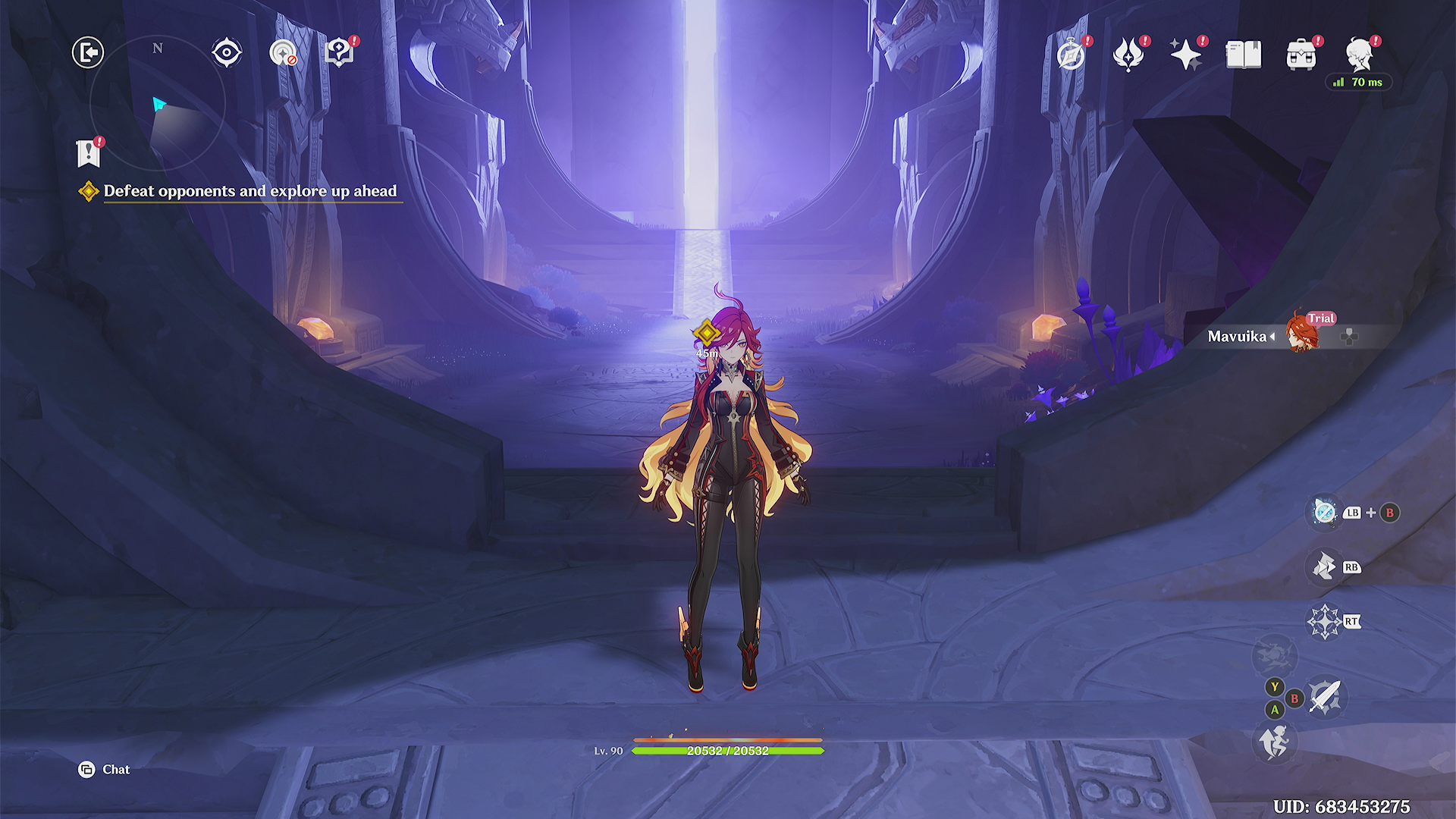Open the Battle Pass wings icon
The height and width of the screenshot is (819, 1456).
(x=1128, y=55)
